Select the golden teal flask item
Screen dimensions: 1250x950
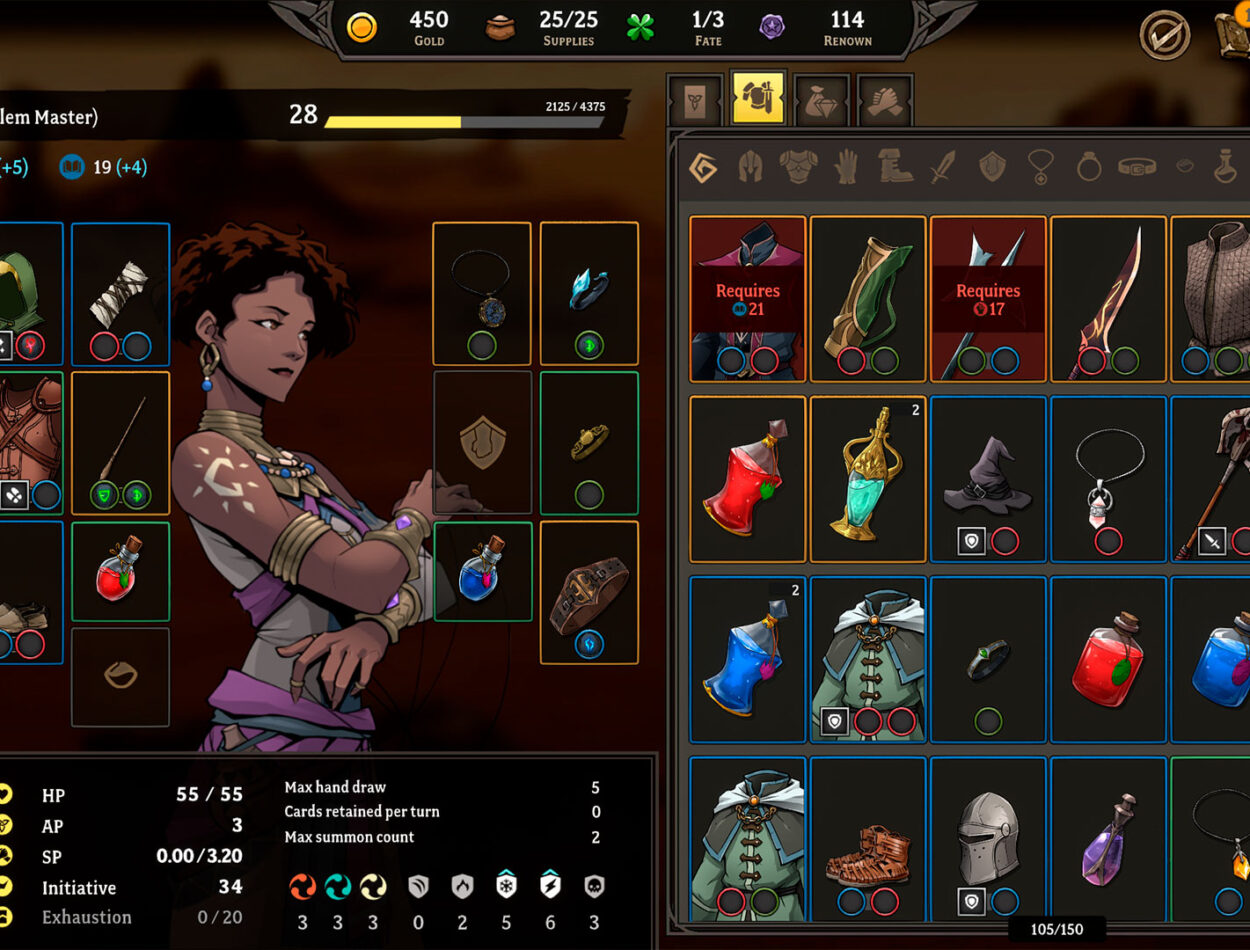tap(867, 478)
